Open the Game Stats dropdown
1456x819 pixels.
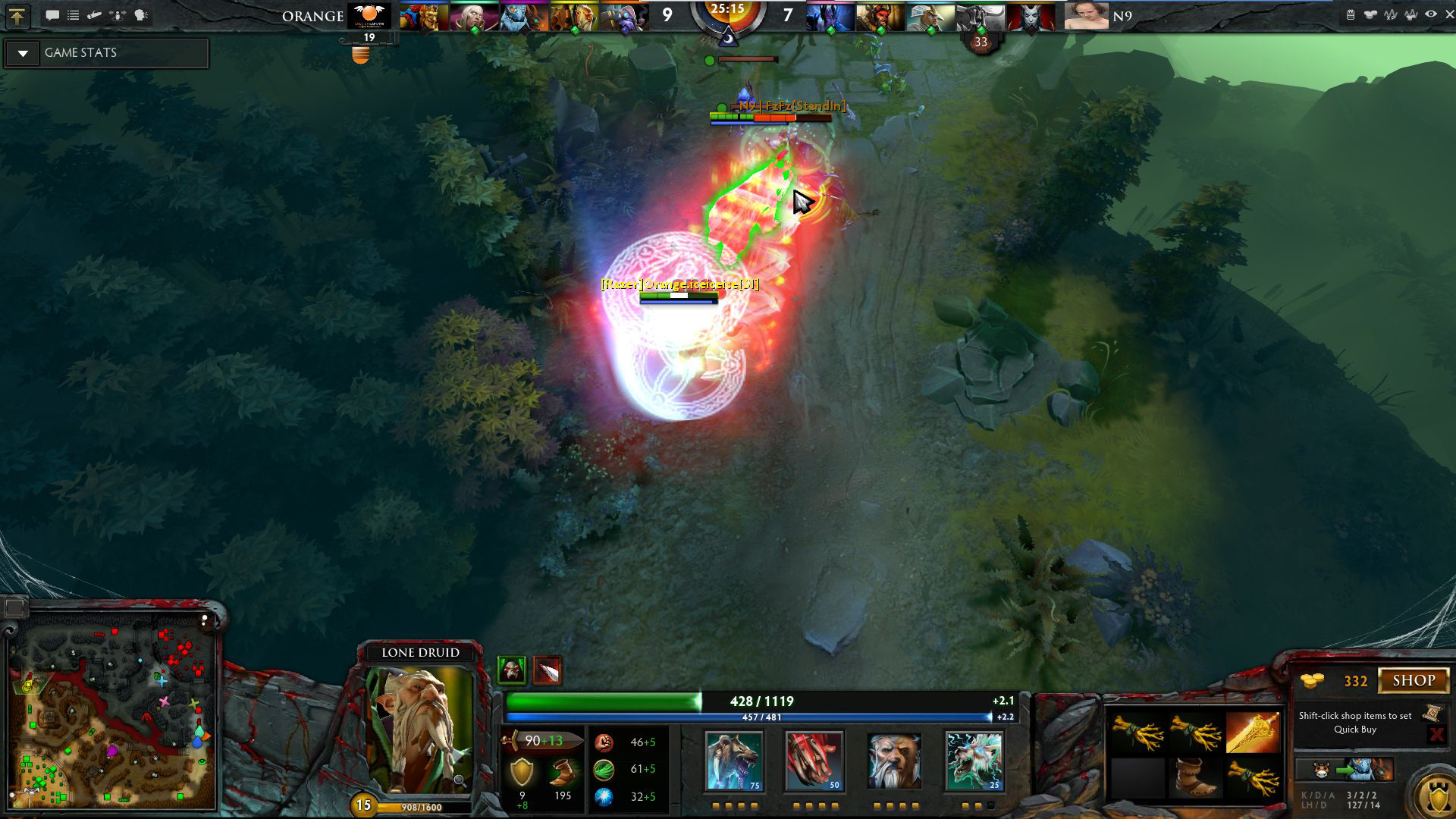click(x=24, y=53)
